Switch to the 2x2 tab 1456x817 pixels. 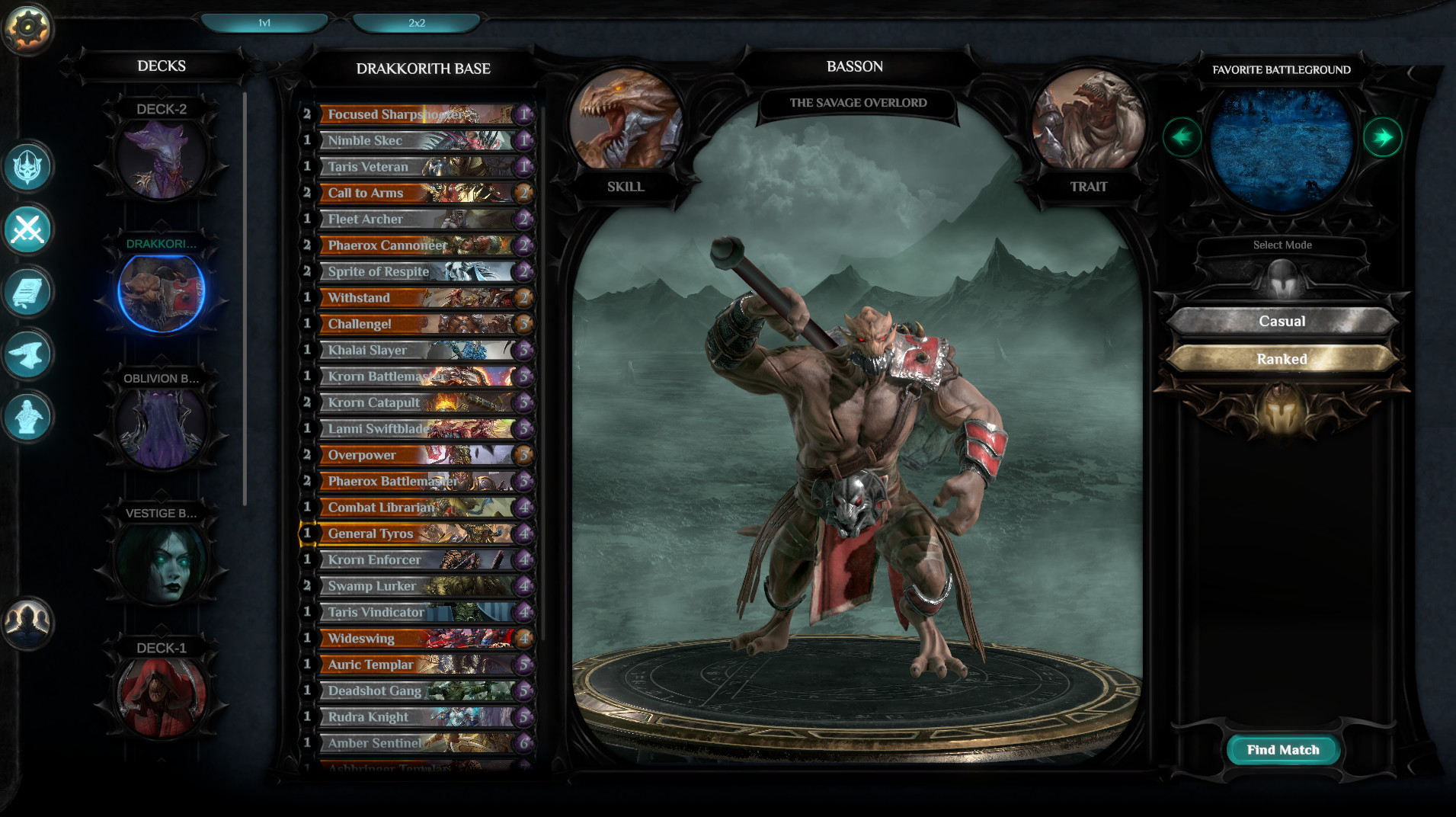coord(416,23)
